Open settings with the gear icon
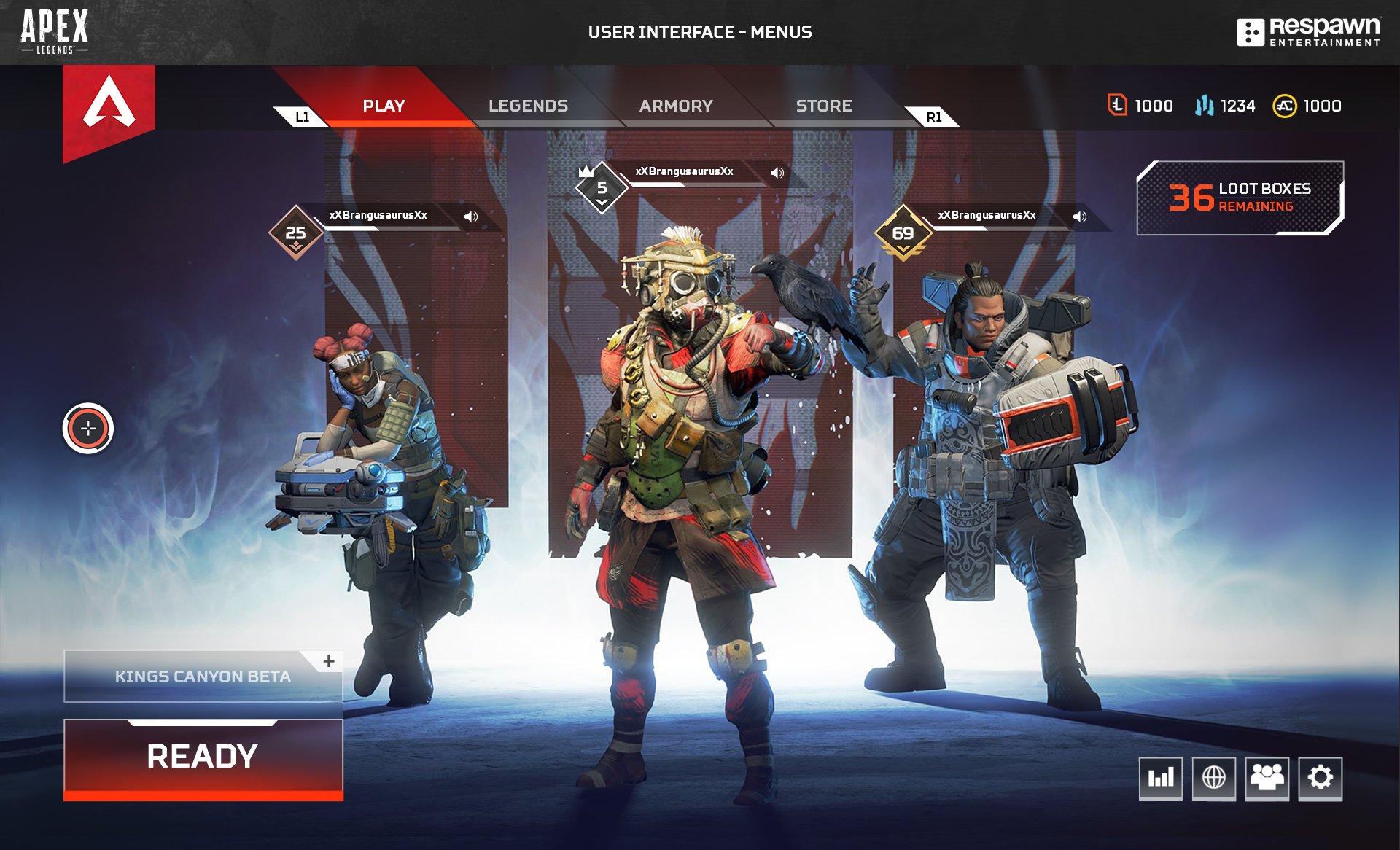The image size is (1400, 850). click(x=1321, y=778)
